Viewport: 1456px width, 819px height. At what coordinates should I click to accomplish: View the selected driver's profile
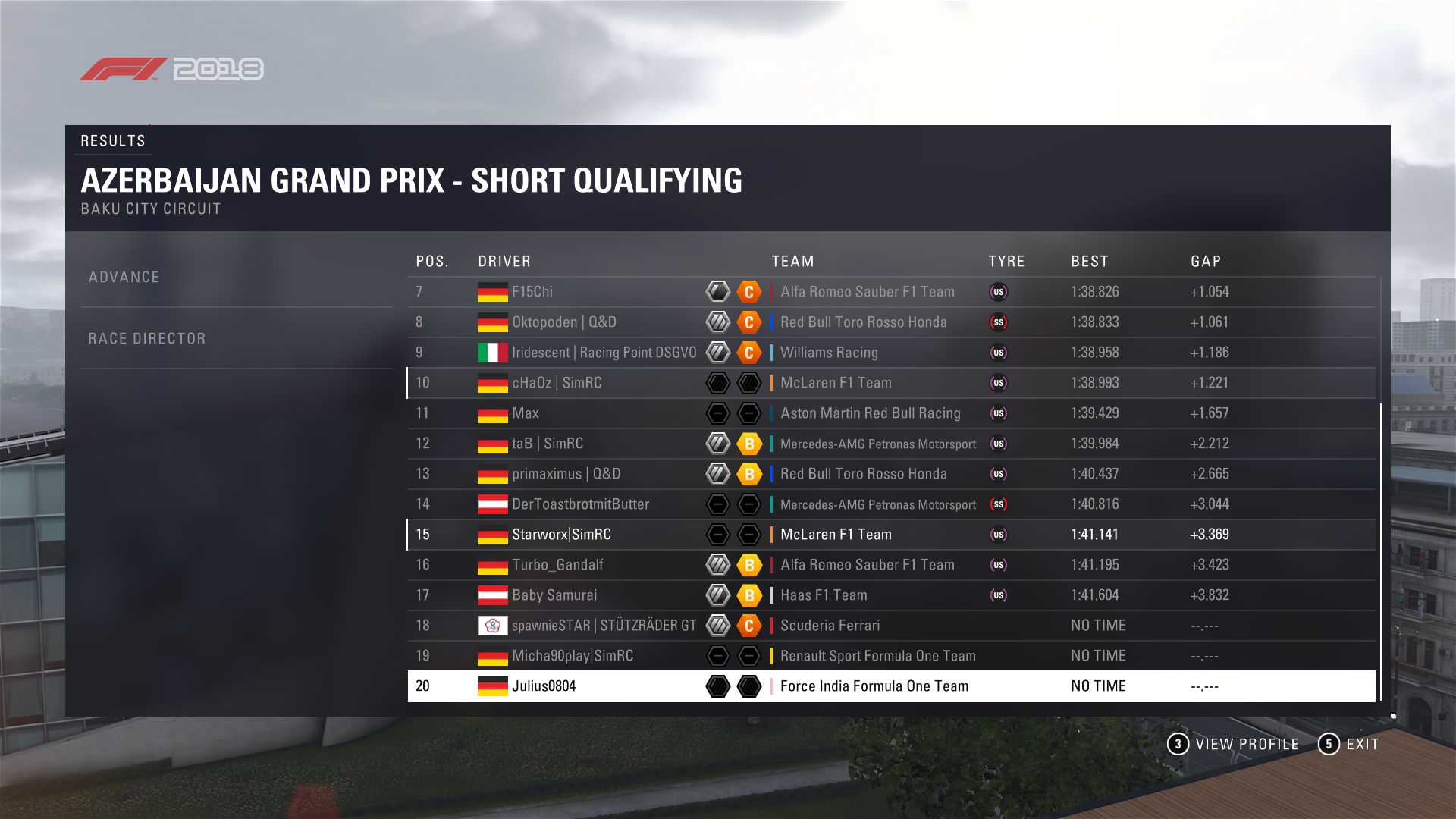1234,745
